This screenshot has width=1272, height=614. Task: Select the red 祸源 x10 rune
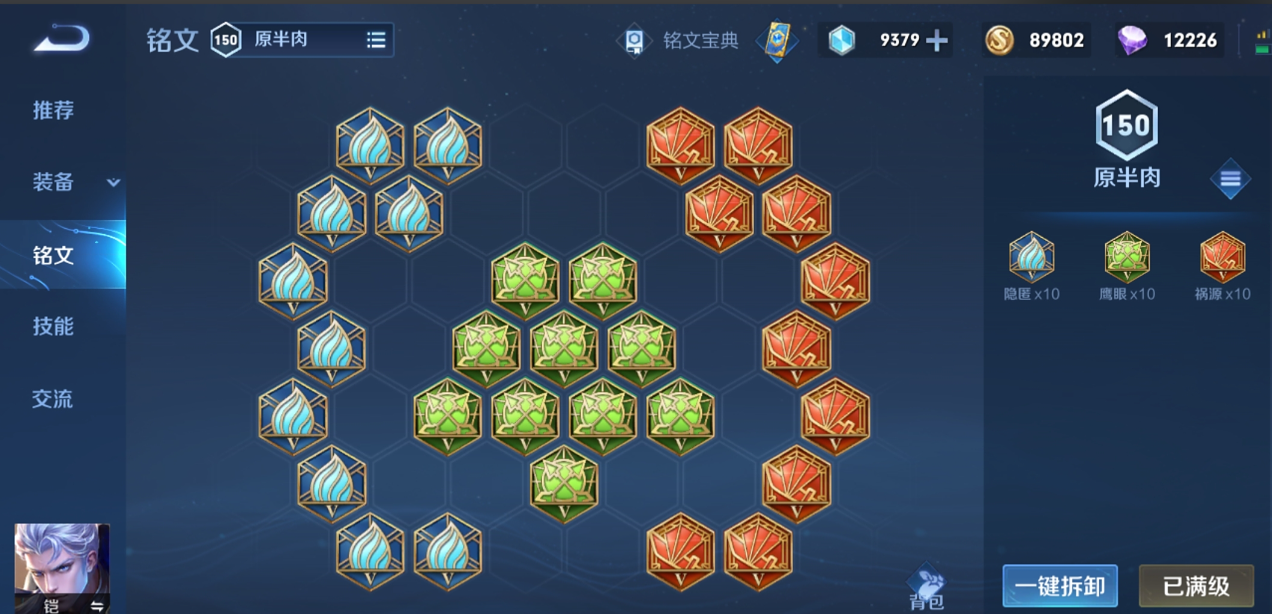pos(1222,259)
